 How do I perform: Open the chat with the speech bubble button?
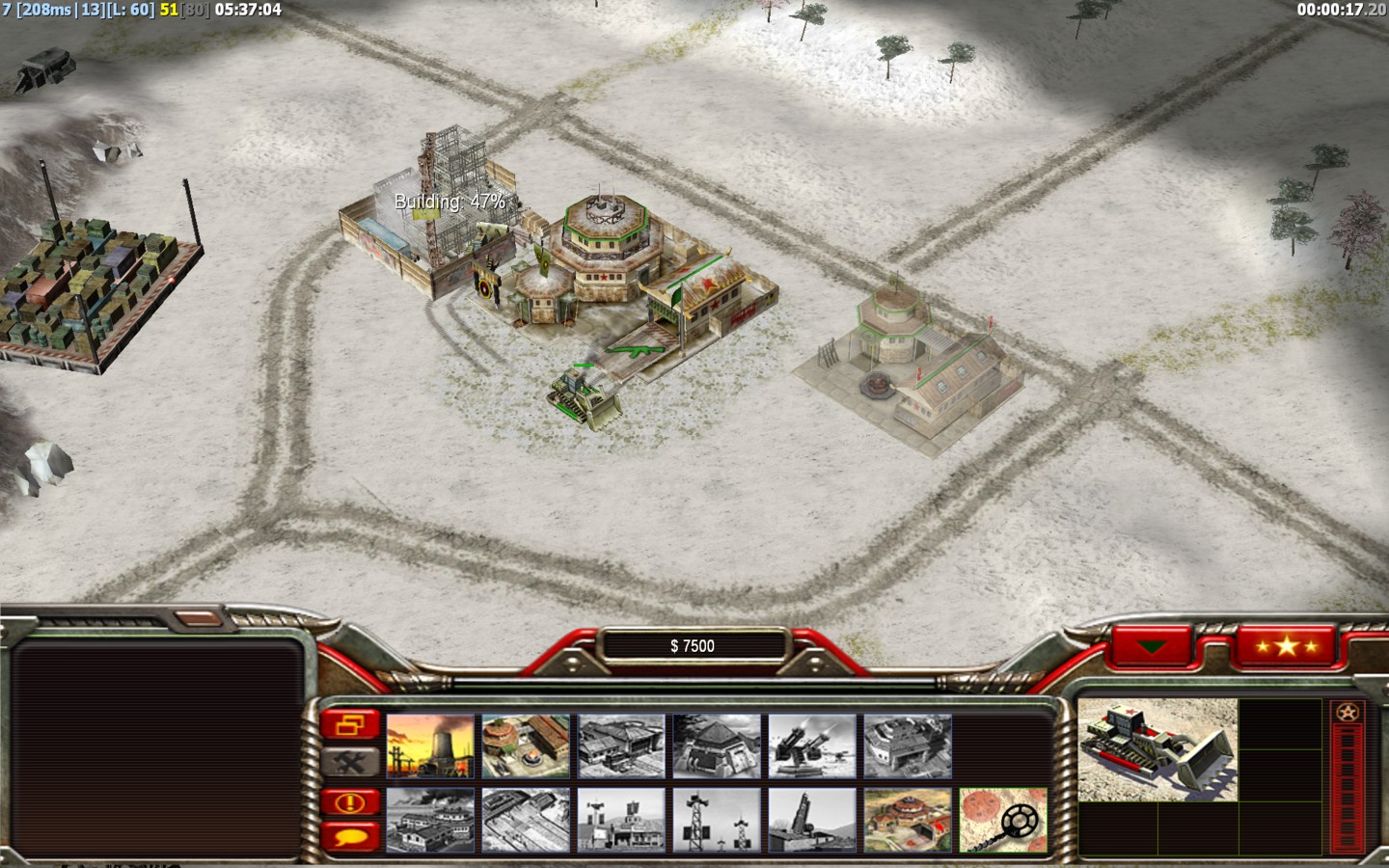350,836
